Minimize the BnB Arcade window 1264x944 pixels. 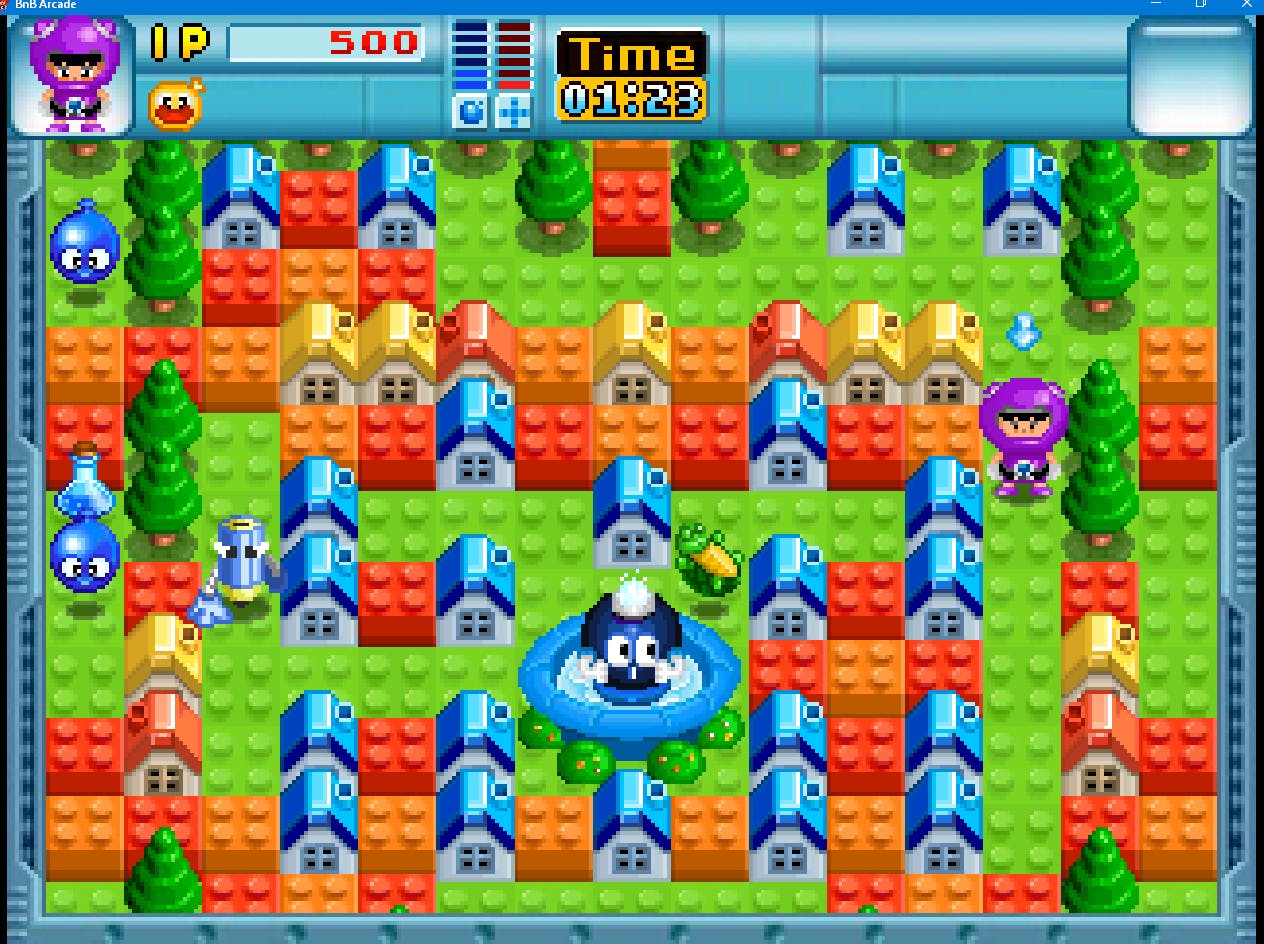[x=1156, y=4]
